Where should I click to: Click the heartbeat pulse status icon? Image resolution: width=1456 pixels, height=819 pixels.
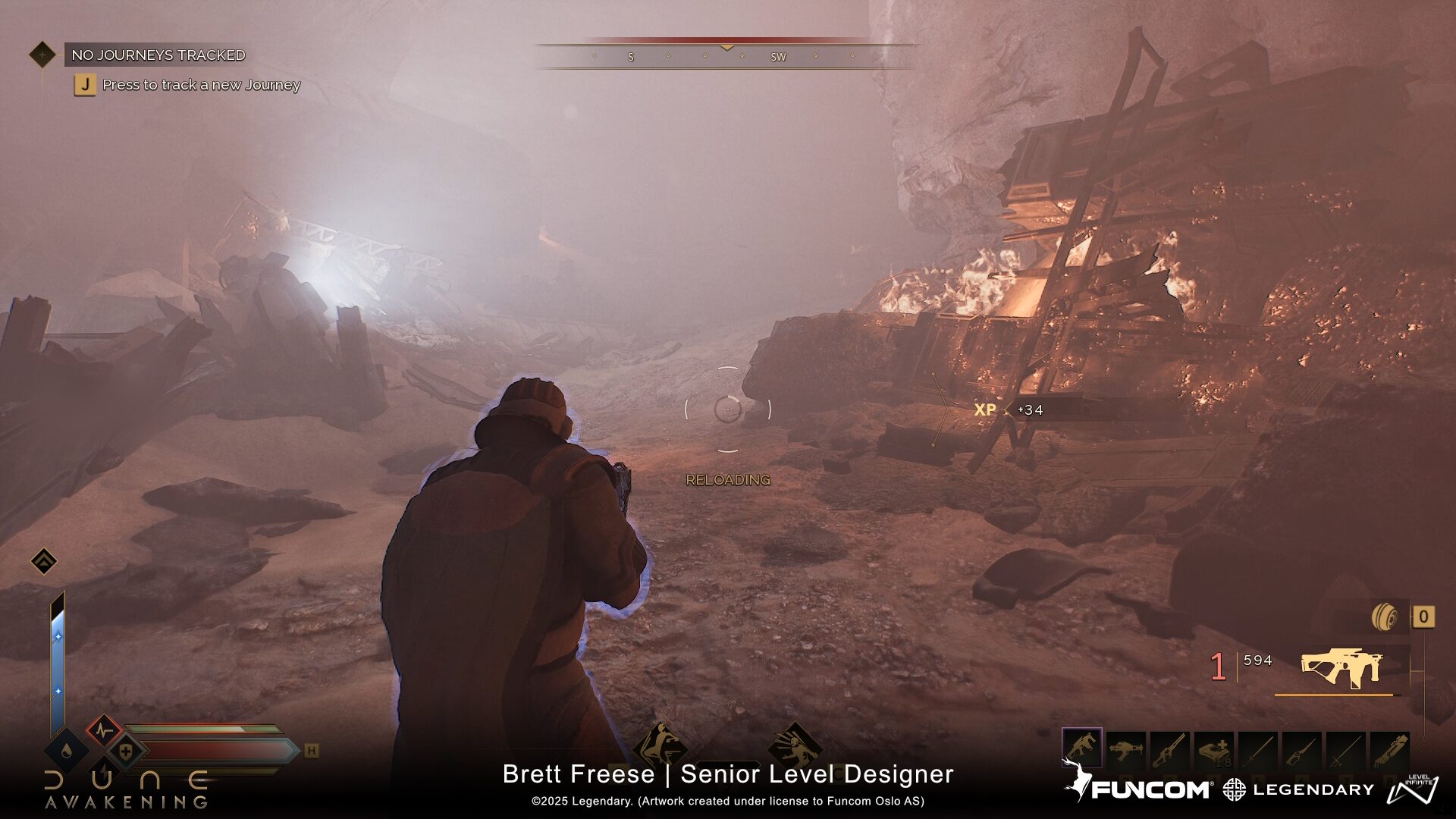[104, 732]
